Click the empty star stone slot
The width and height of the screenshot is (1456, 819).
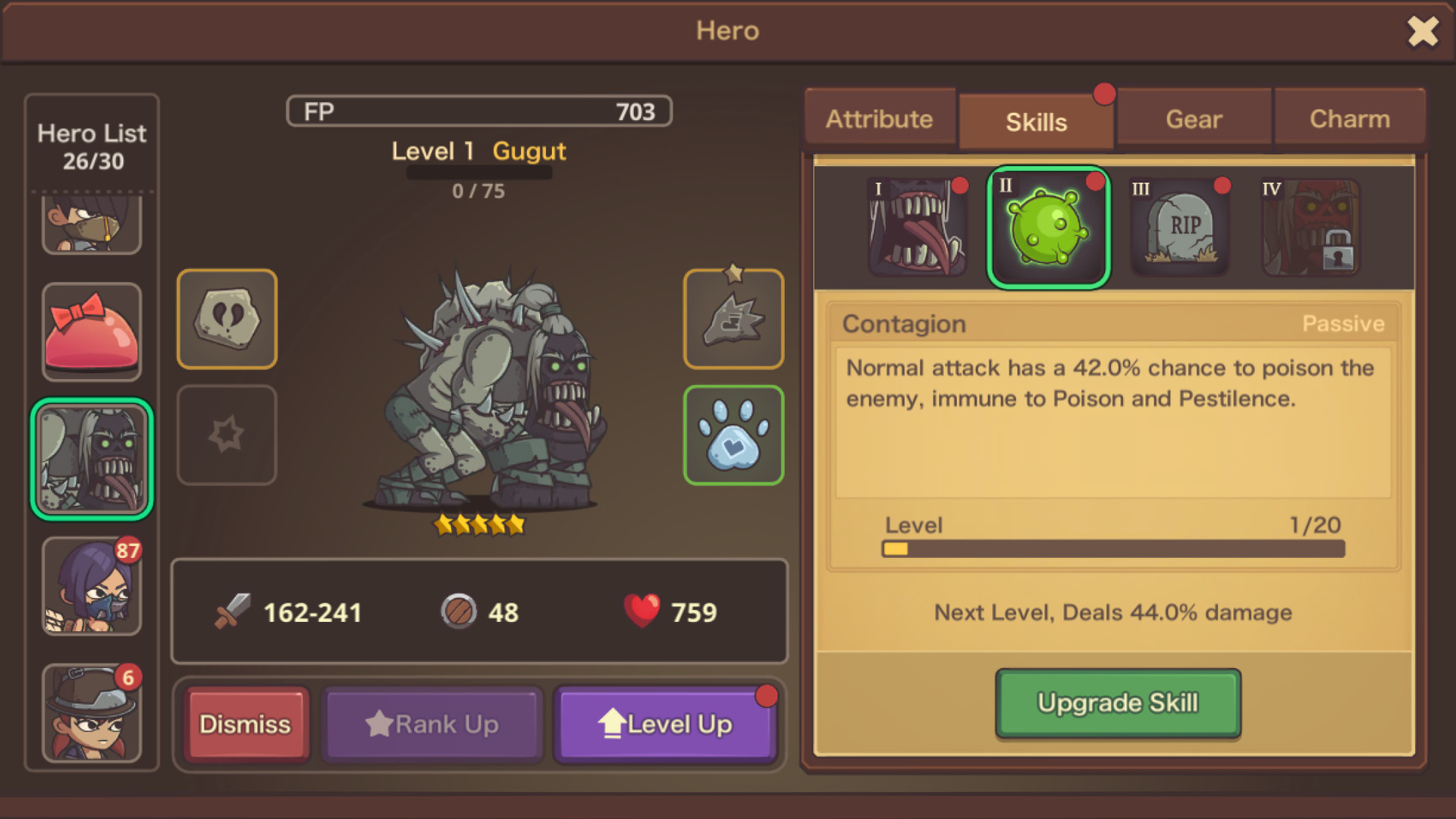pyautogui.click(x=226, y=434)
